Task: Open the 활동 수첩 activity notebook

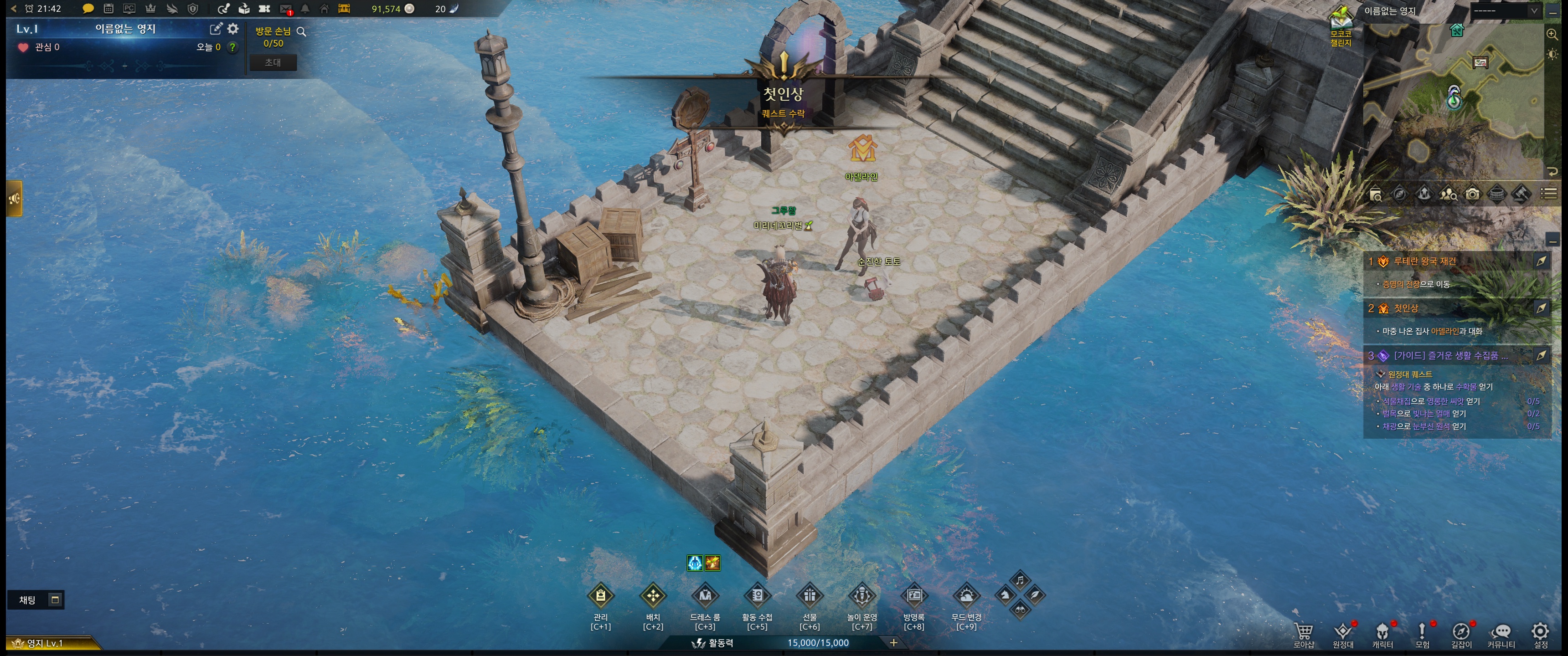Action: (757, 596)
